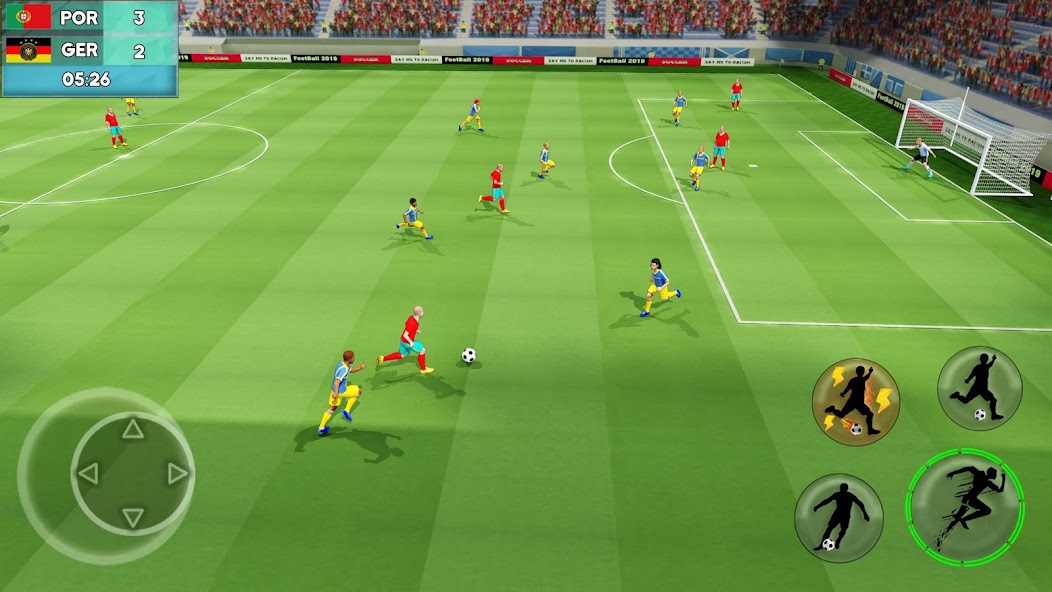
Task: Tap the dribbling player silhouette button
Action: click(x=838, y=517)
